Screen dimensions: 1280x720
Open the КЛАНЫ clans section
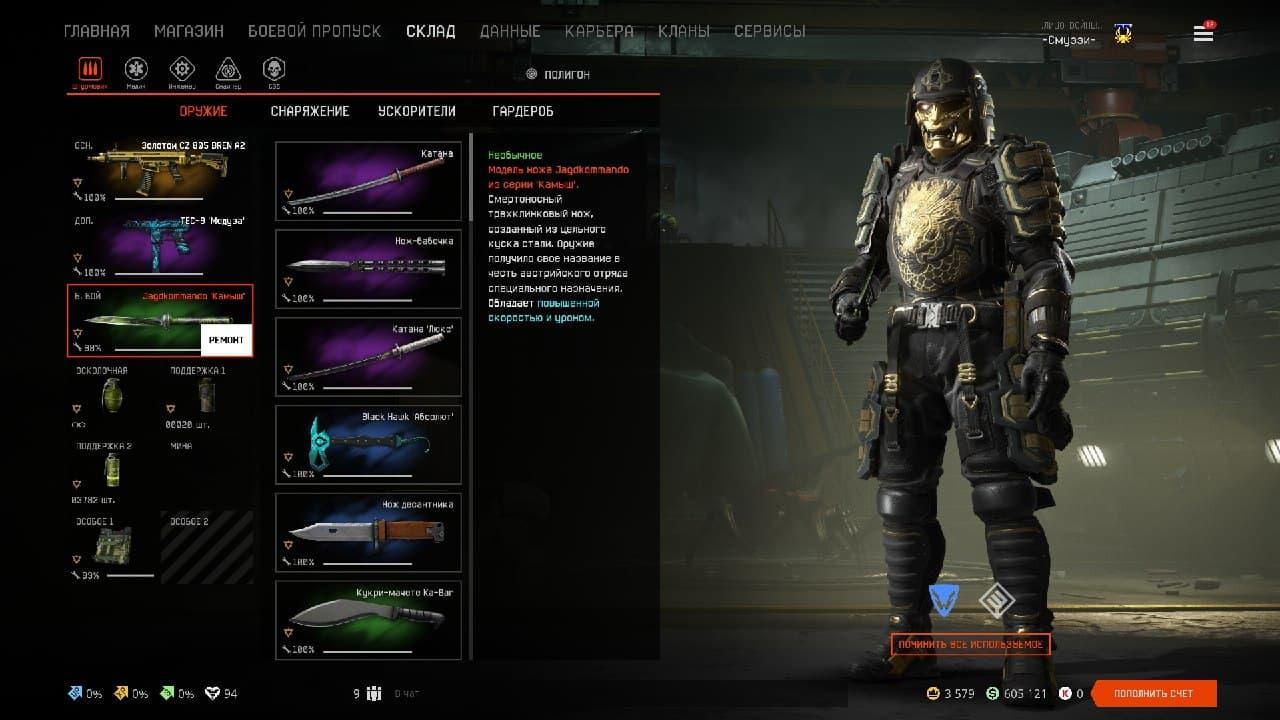click(684, 31)
